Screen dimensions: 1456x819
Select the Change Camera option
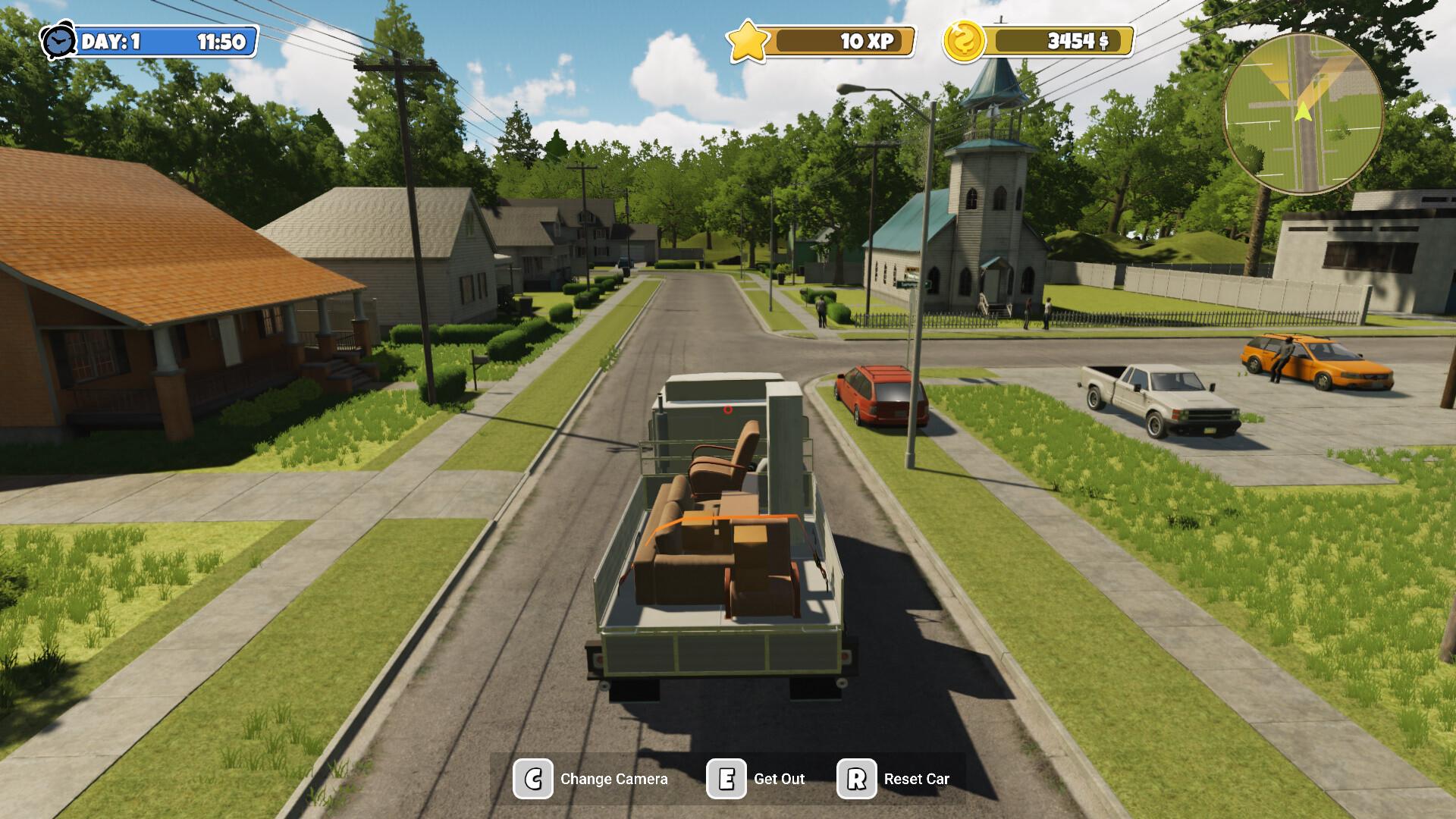click(613, 778)
